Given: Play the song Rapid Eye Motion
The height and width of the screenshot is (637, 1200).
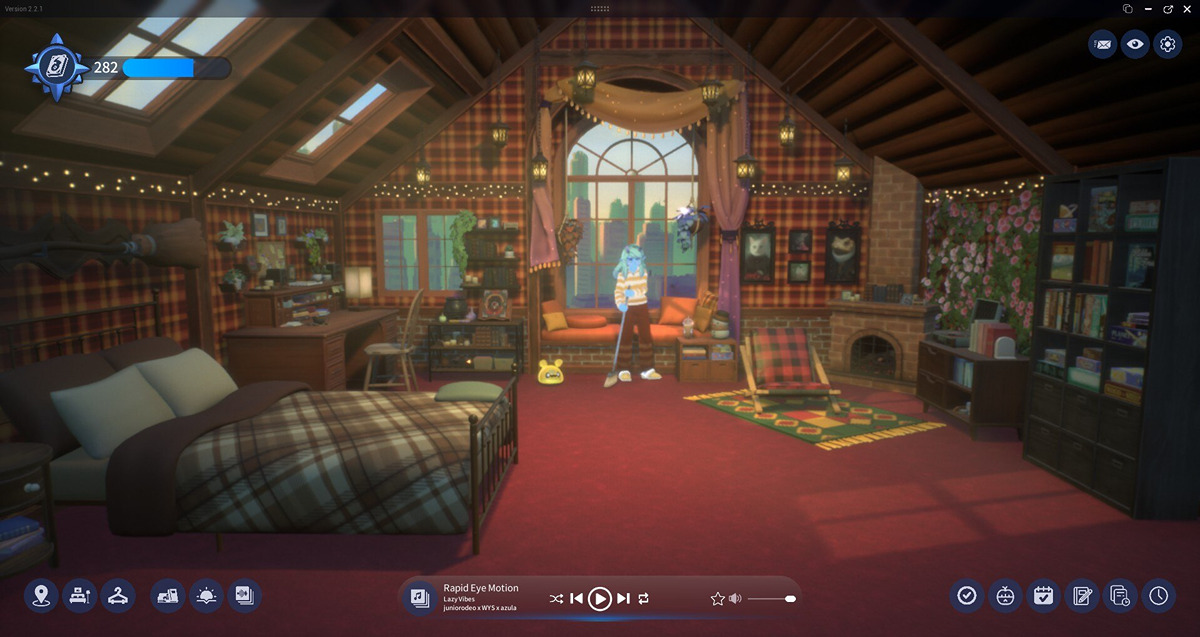Looking at the screenshot, I should pyautogui.click(x=599, y=598).
